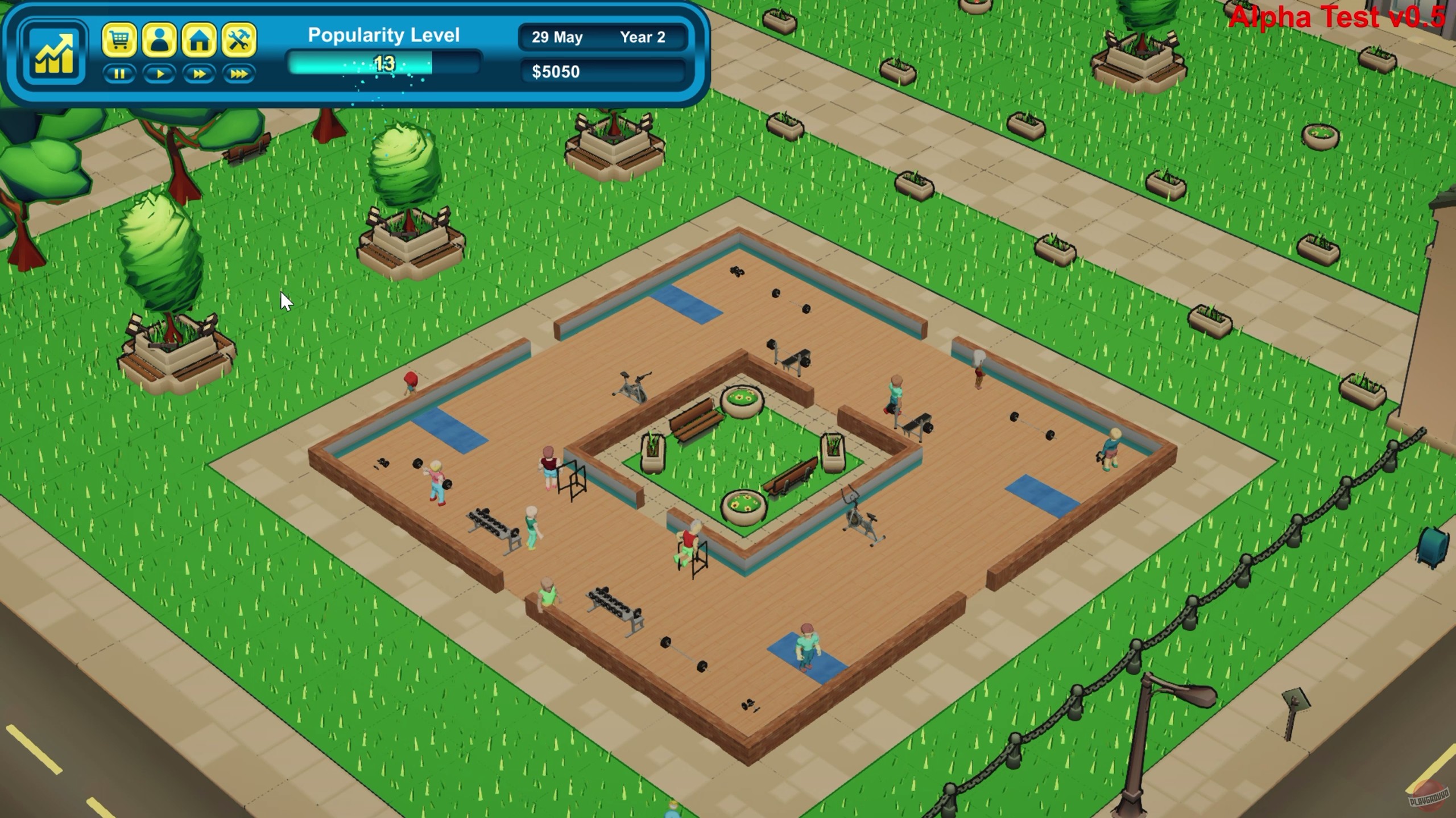Open the shop with the cart icon

click(x=119, y=40)
